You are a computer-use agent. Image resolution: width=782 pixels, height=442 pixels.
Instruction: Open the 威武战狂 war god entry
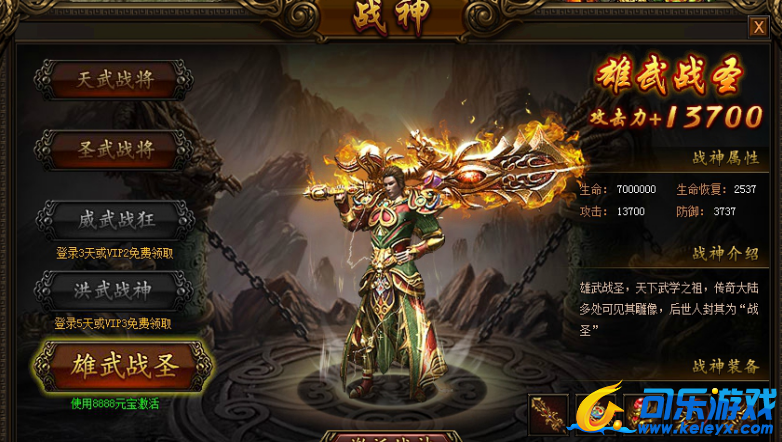115,220
